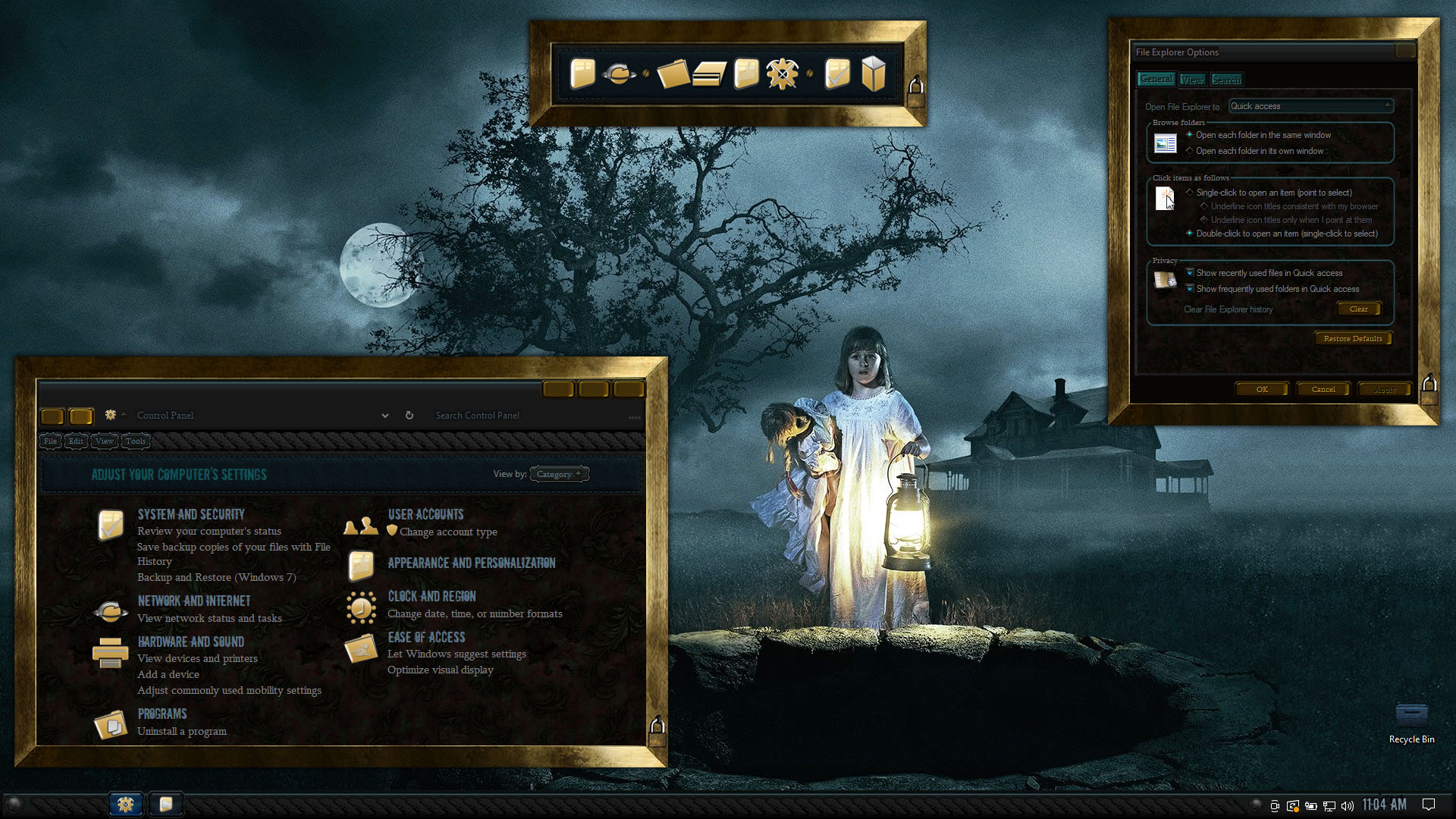The height and width of the screenshot is (819, 1456).
Task: Switch to the Search tab
Action: [1226, 80]
